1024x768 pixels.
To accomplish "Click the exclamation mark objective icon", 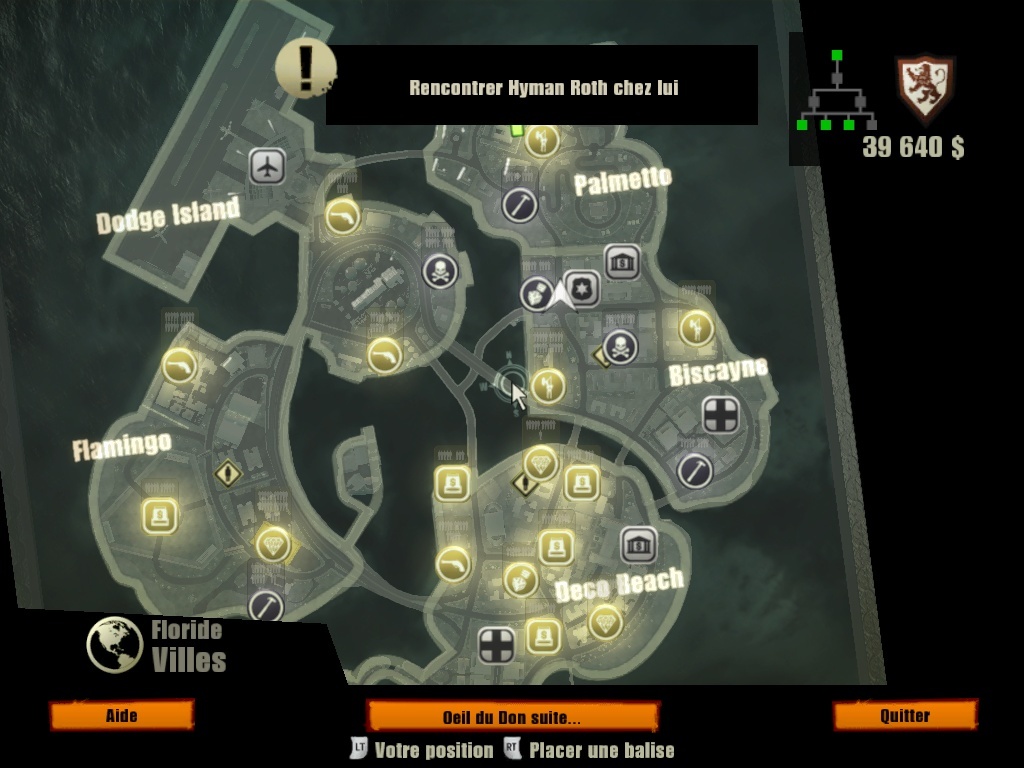I will coord(304,67).
